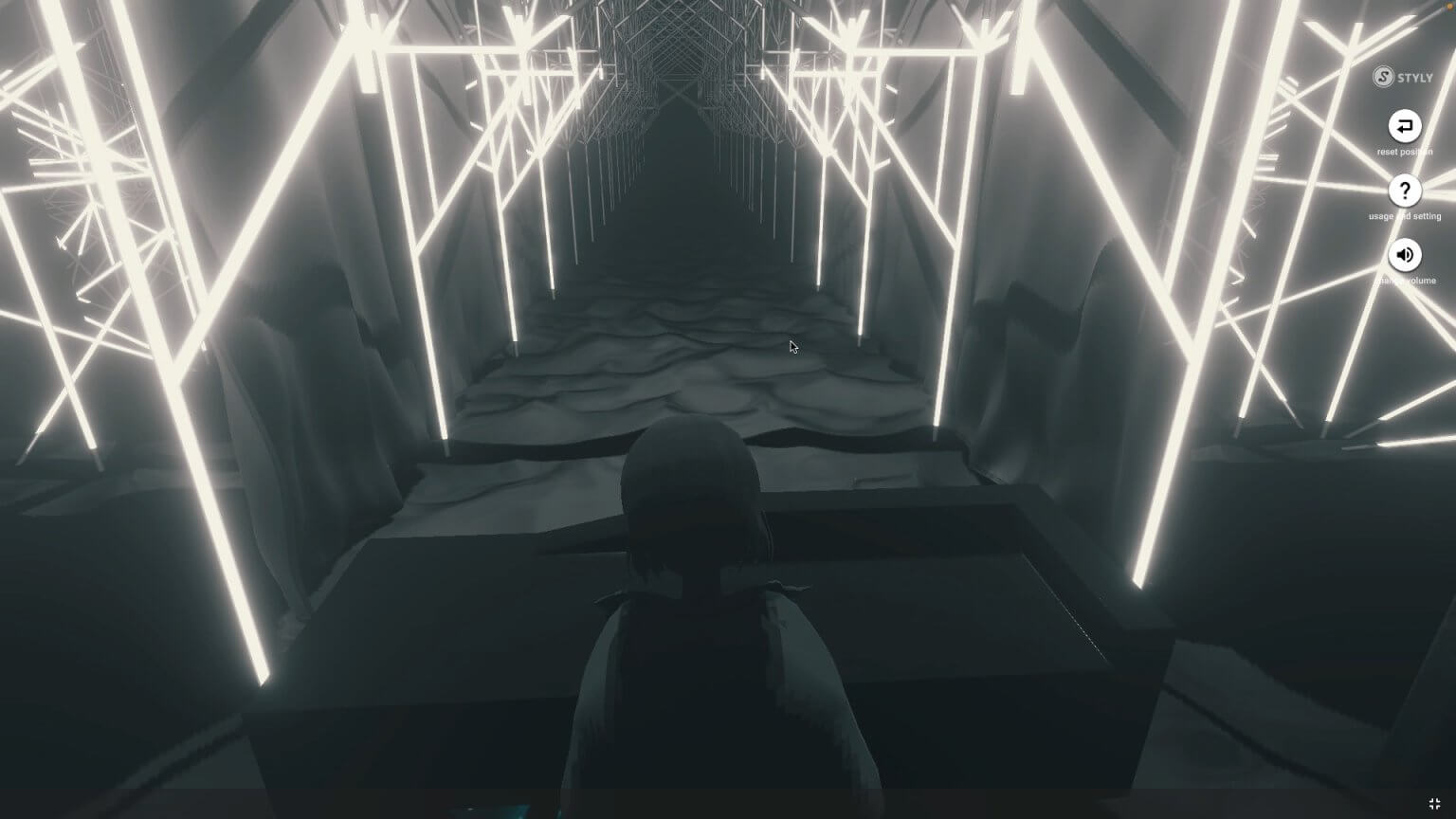Toggle the settings overlay using usage and setting
The image size is (1456, 819).
[1405, 192]
